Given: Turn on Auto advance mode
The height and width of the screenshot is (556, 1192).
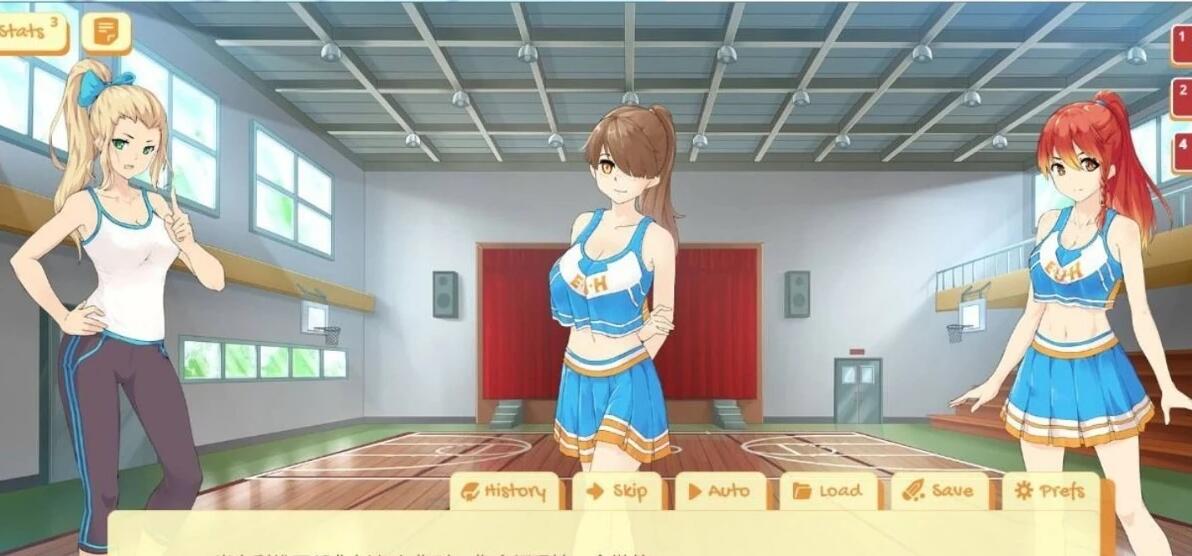Looking at the screenshot, I should pyautogui.click(x=720, y=491).
